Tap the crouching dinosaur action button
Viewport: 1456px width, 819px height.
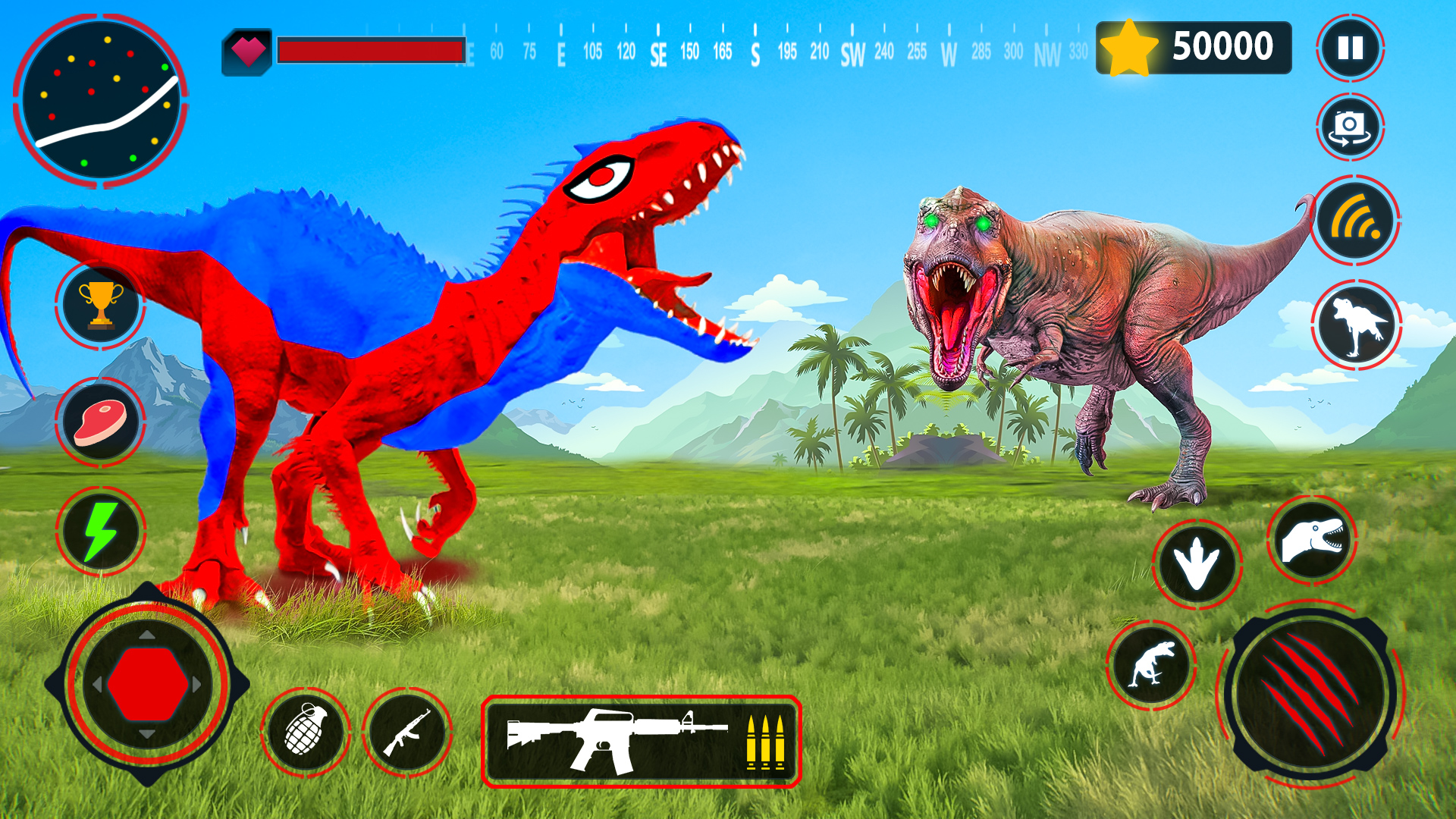coord(1151,665)
